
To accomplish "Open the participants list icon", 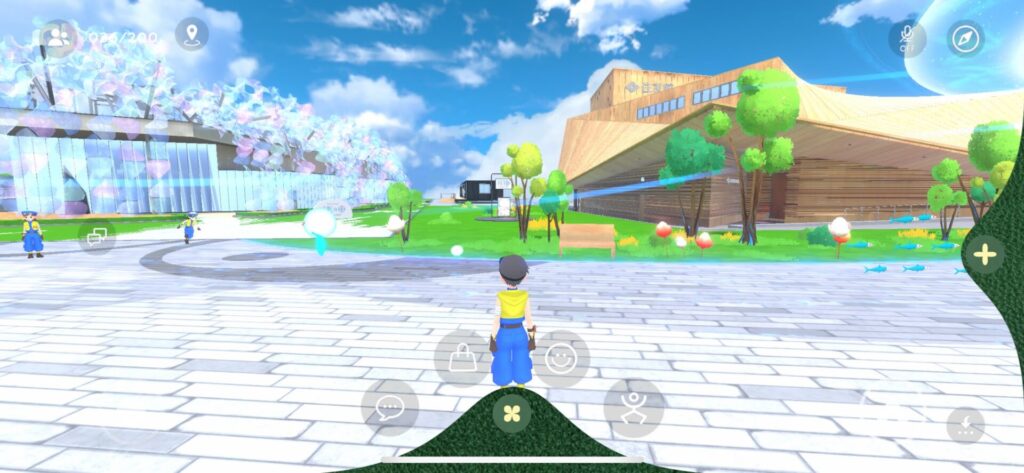I will (x=58, y=38).
